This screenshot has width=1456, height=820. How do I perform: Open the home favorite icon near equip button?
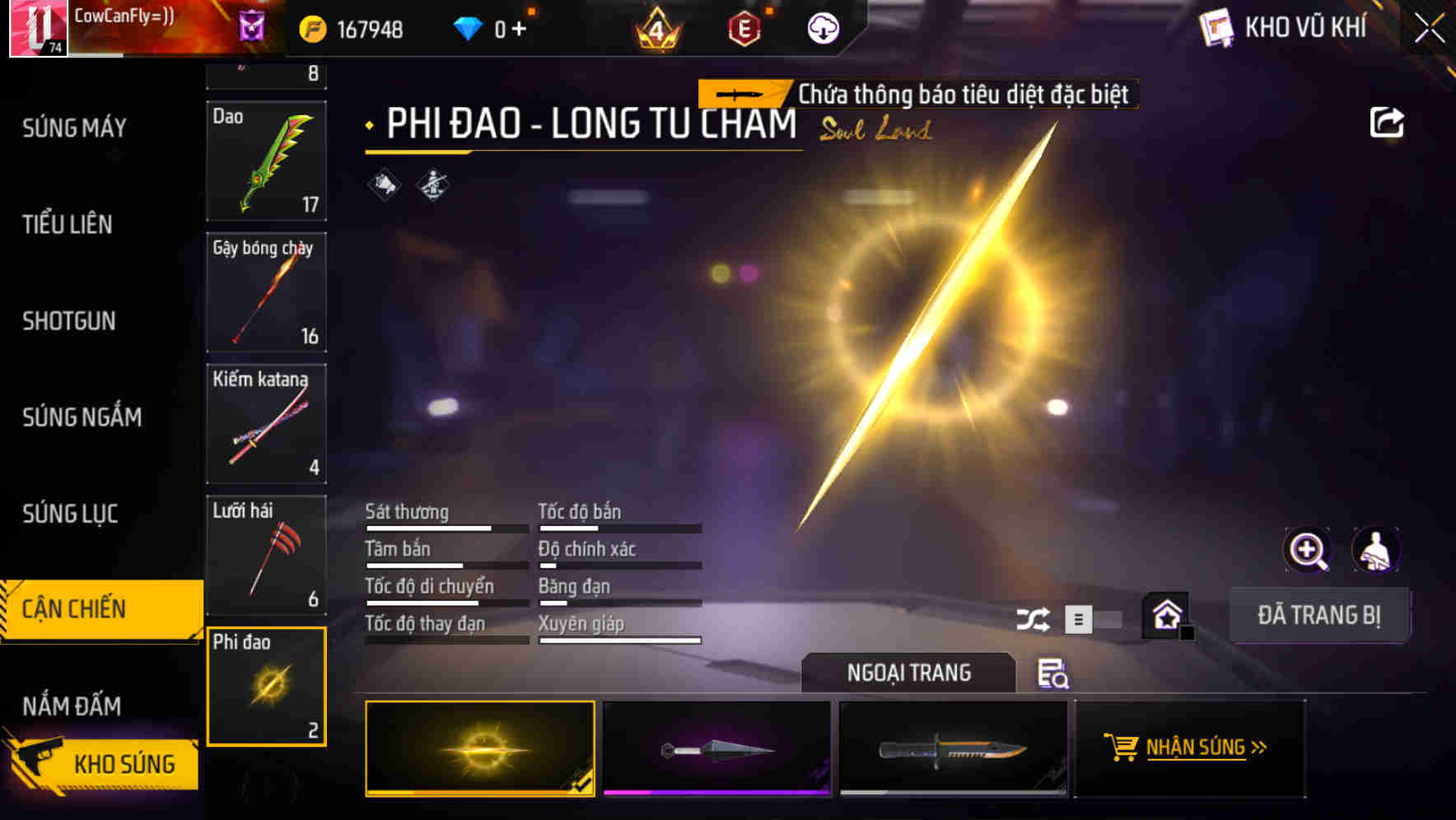[1167, 615]
